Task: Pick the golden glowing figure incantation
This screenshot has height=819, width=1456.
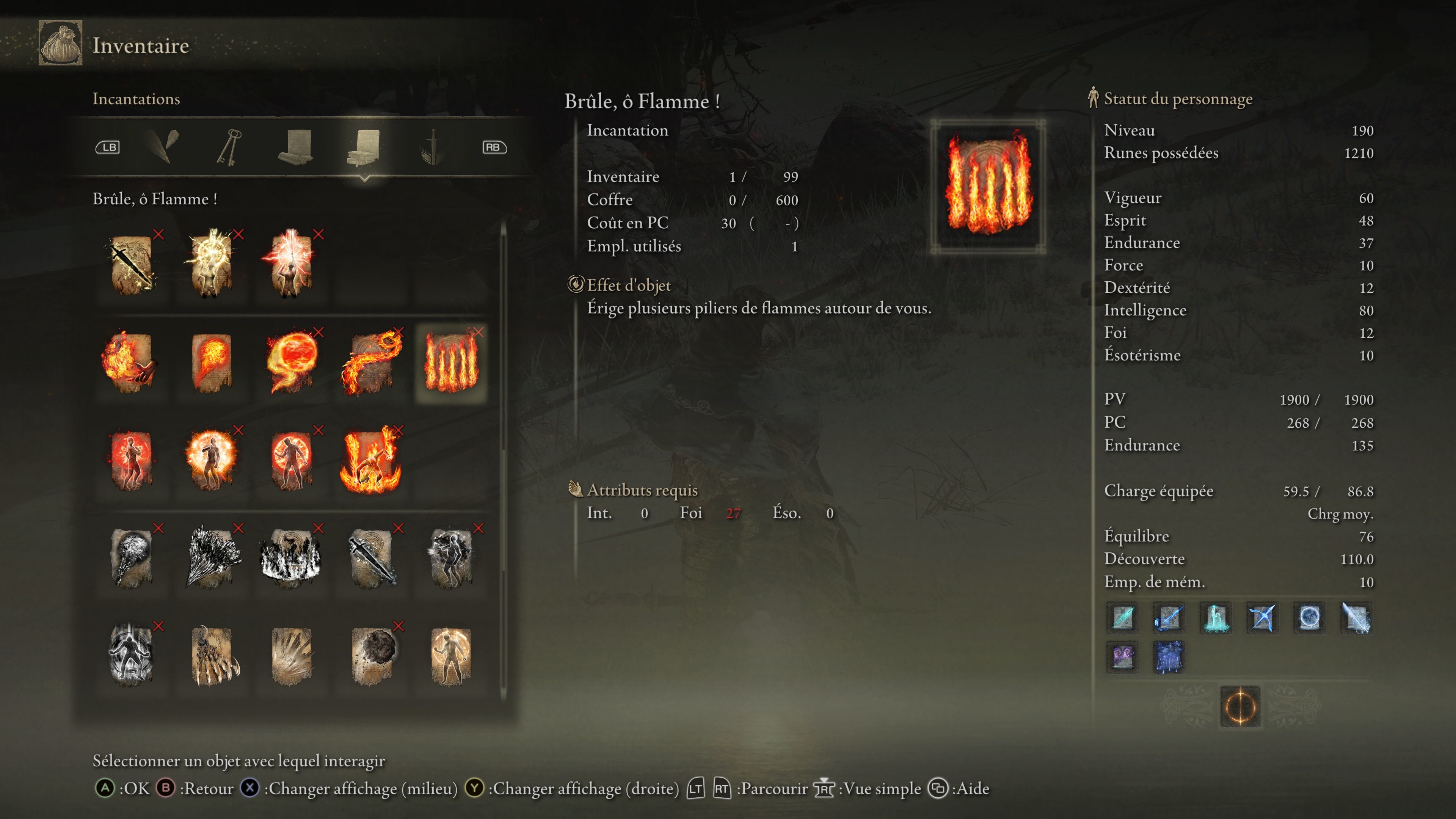Action: (451, 656)
